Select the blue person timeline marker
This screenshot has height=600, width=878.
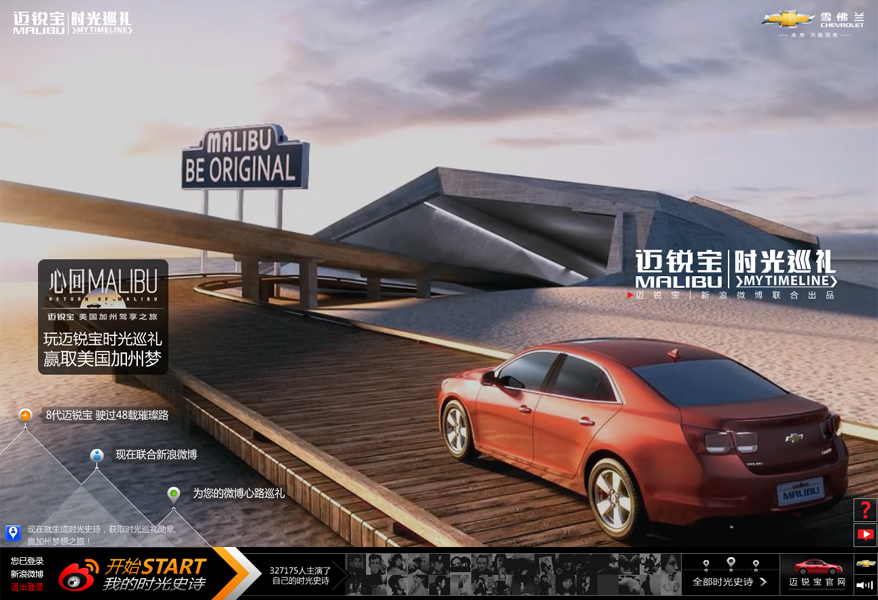(x=96, y=455)
